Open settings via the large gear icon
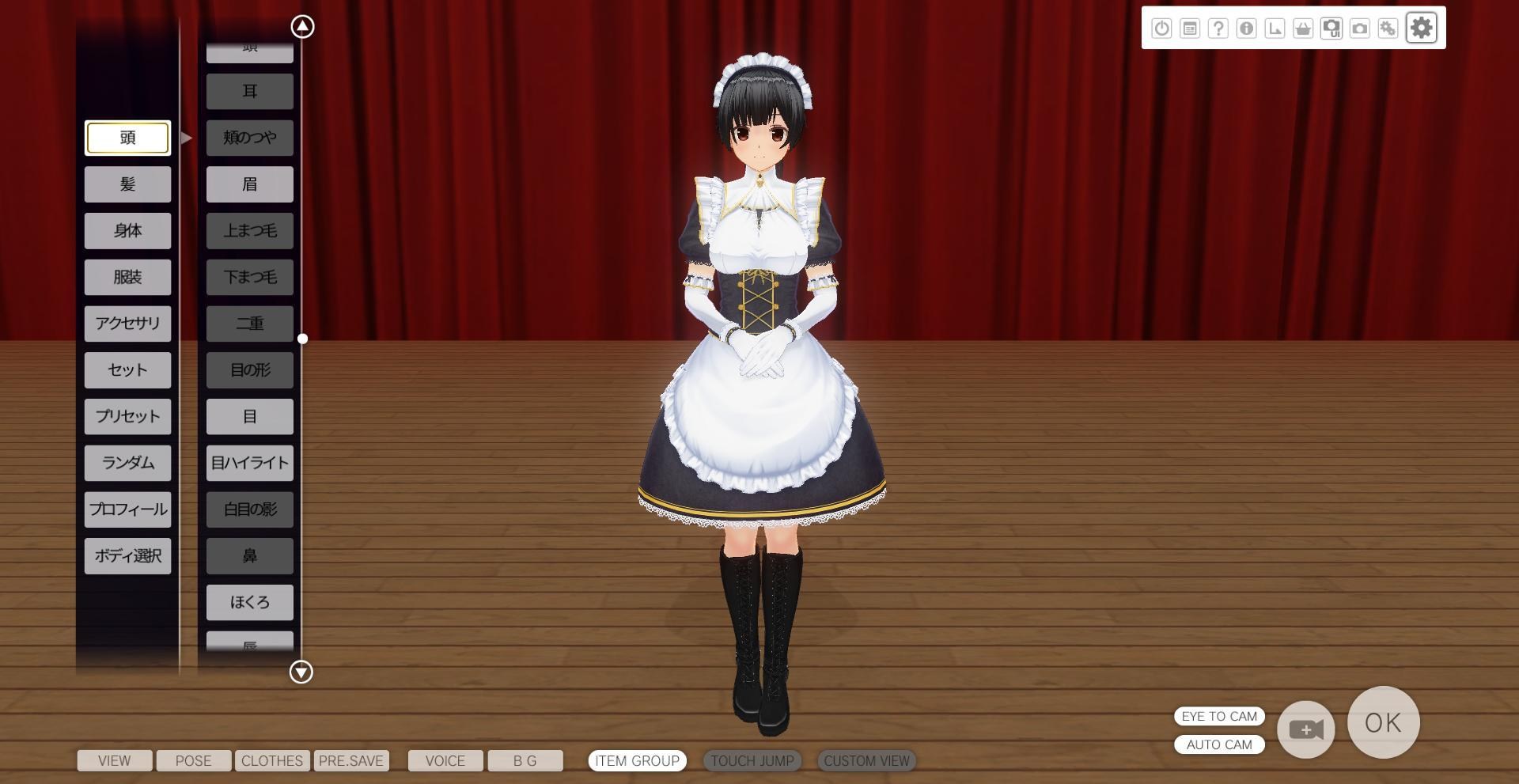Image resolution: width=1519 pixels, height=784 pixels. pyautogui.click(x=1422, y=28)
